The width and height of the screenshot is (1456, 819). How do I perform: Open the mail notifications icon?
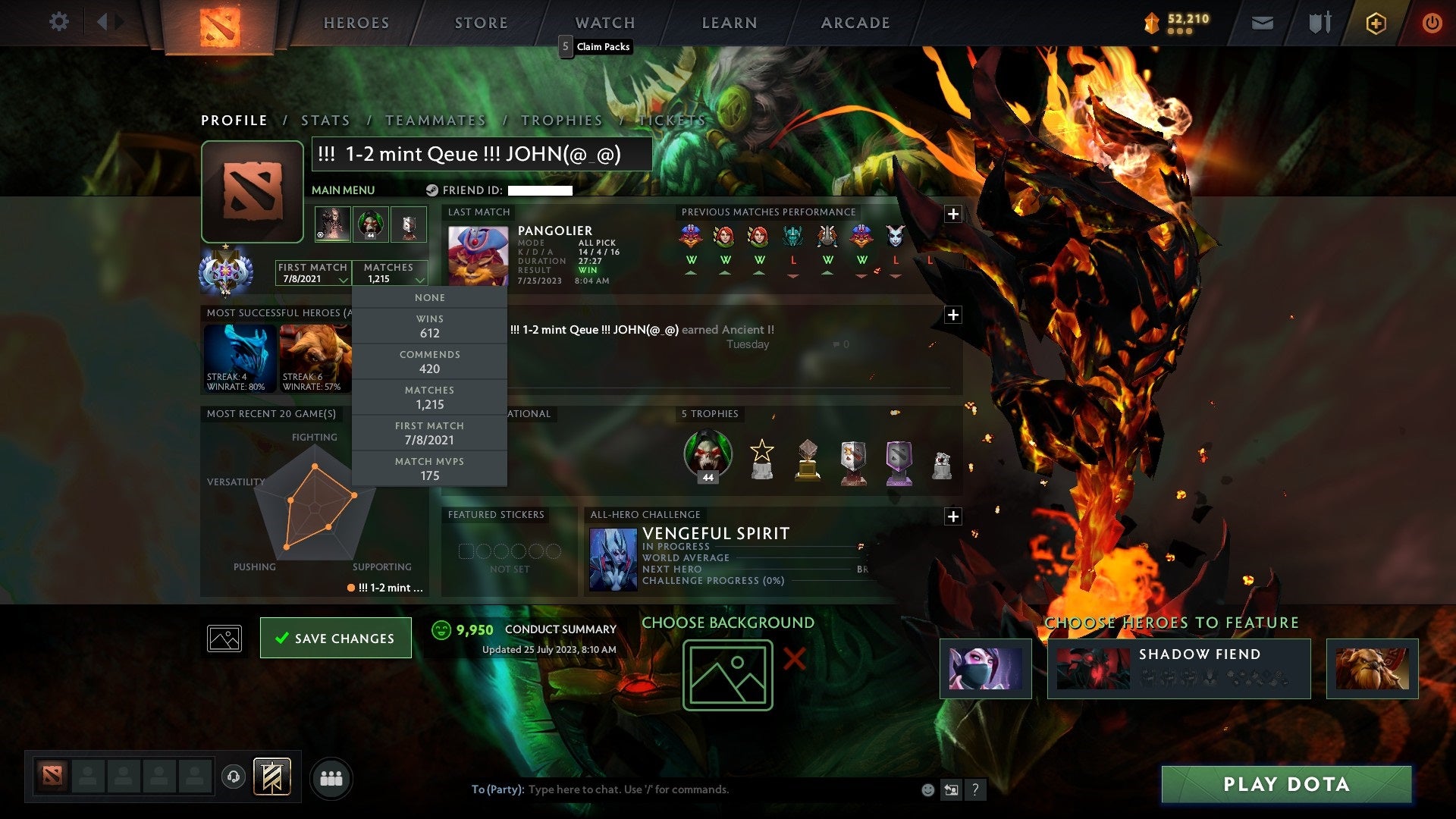pos(1262,23)
